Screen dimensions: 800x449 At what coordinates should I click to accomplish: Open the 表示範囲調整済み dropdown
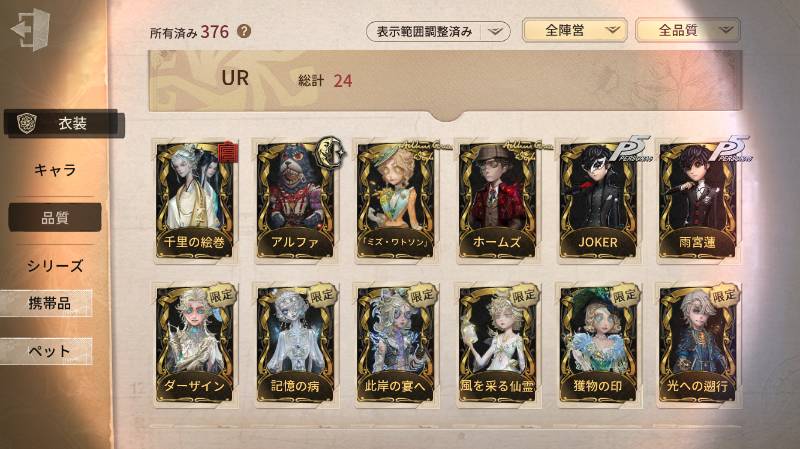438,31
